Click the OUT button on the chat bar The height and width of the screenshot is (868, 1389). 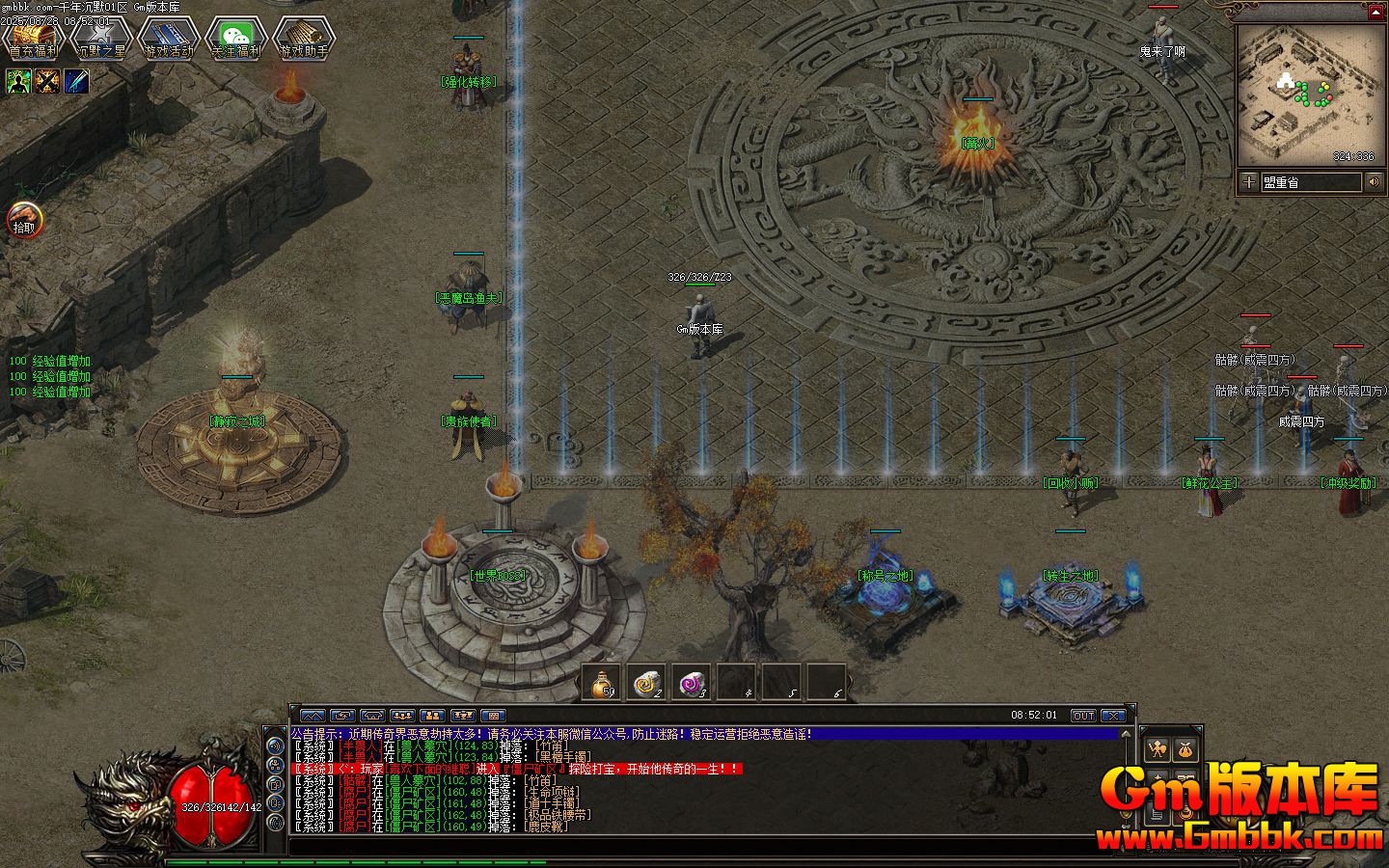pyautogui.click(x=1083, y=716)
